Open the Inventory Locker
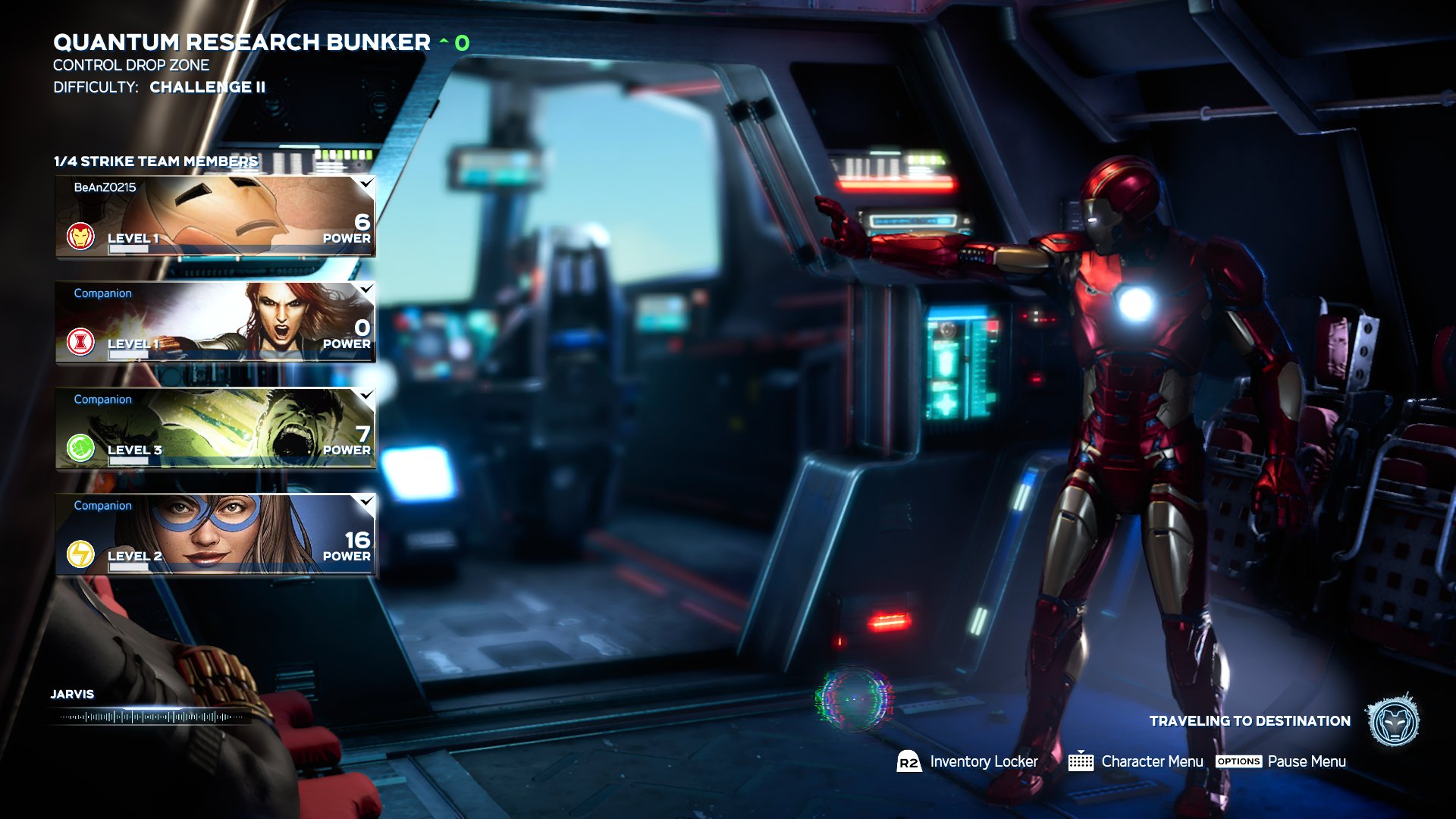This screenshot has width=1456, height=819. point(968,761)
